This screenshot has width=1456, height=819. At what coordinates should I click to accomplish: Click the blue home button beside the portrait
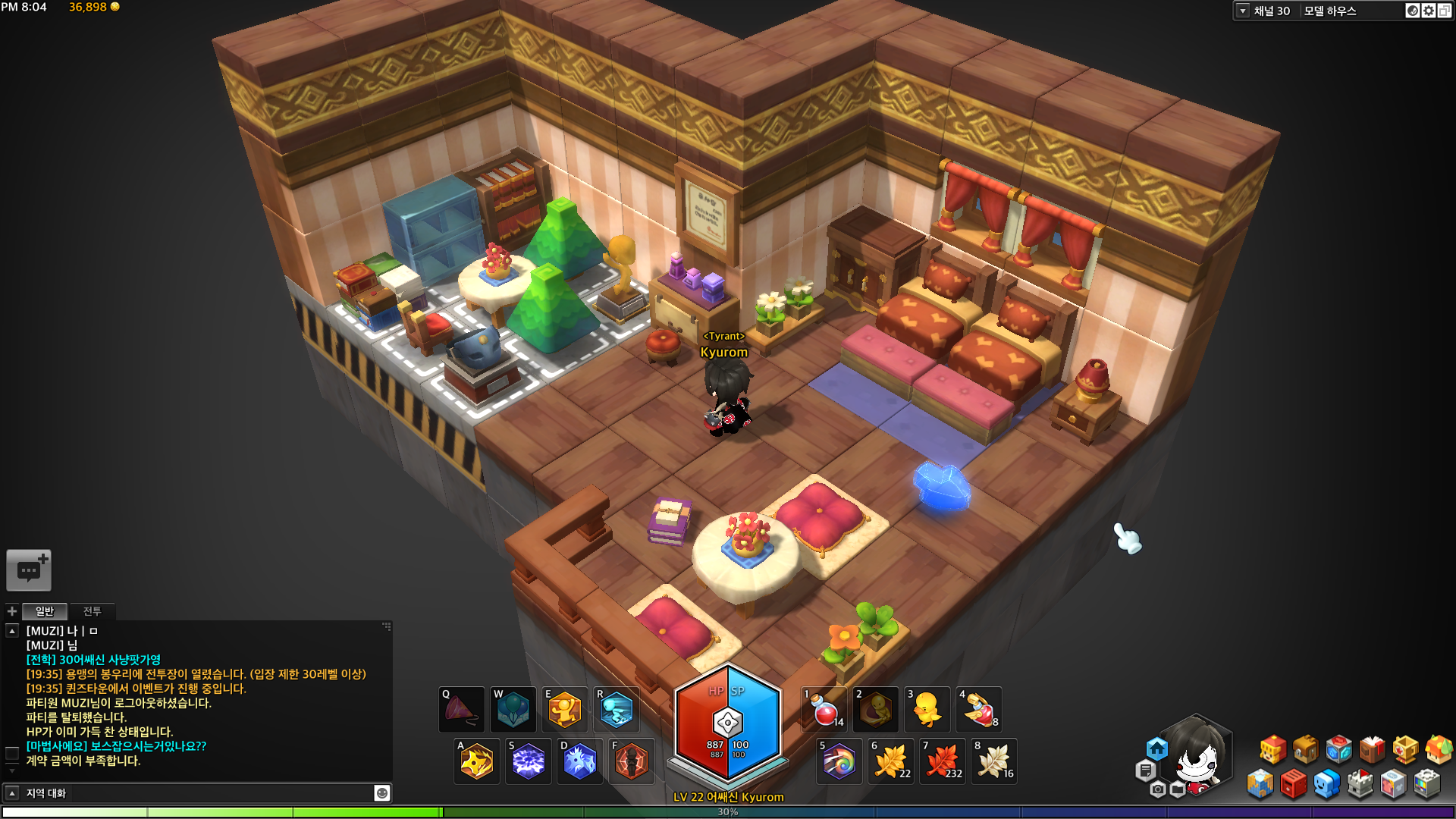pyautogui.click(x=1156, y=749)
